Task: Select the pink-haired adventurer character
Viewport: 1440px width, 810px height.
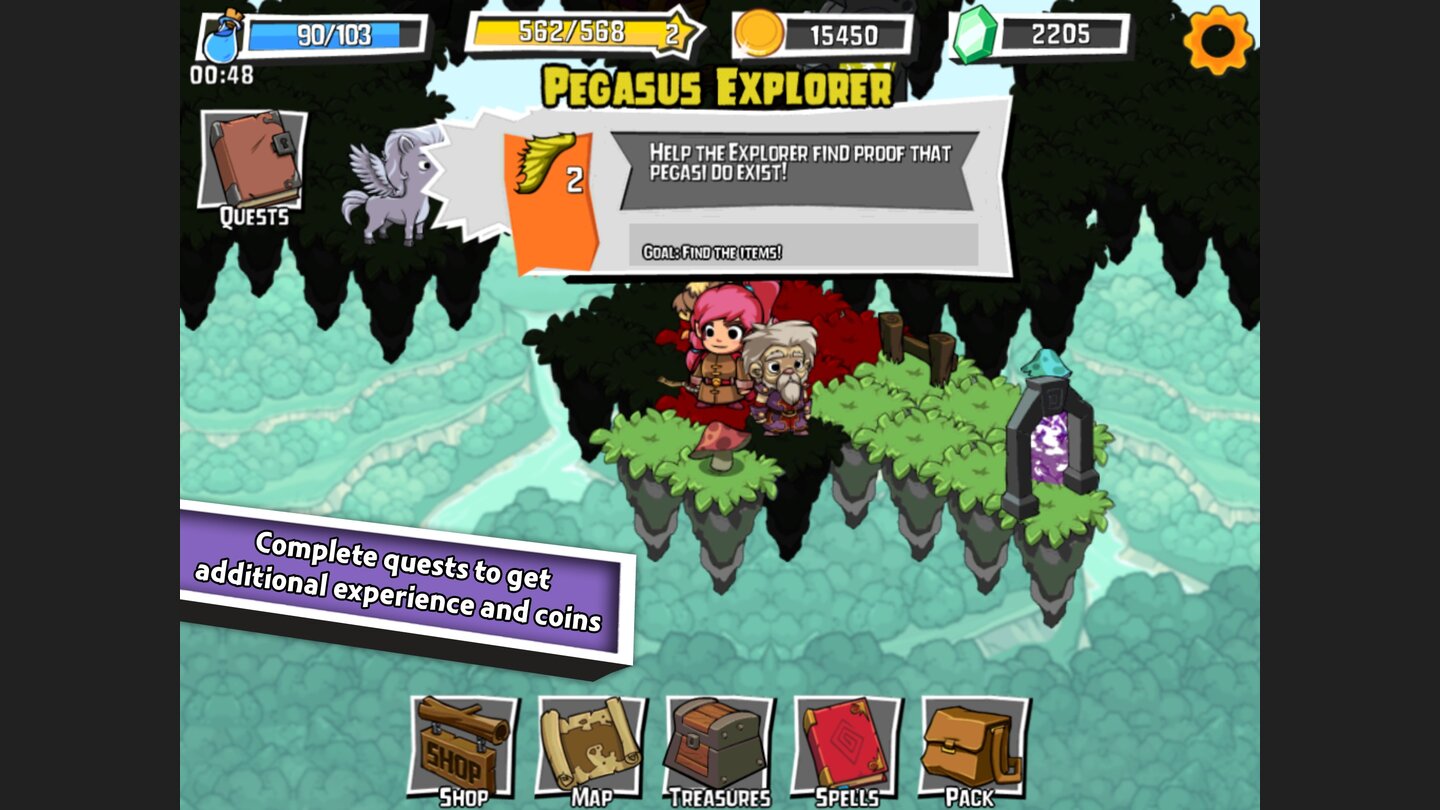Action: pos(720,360)
